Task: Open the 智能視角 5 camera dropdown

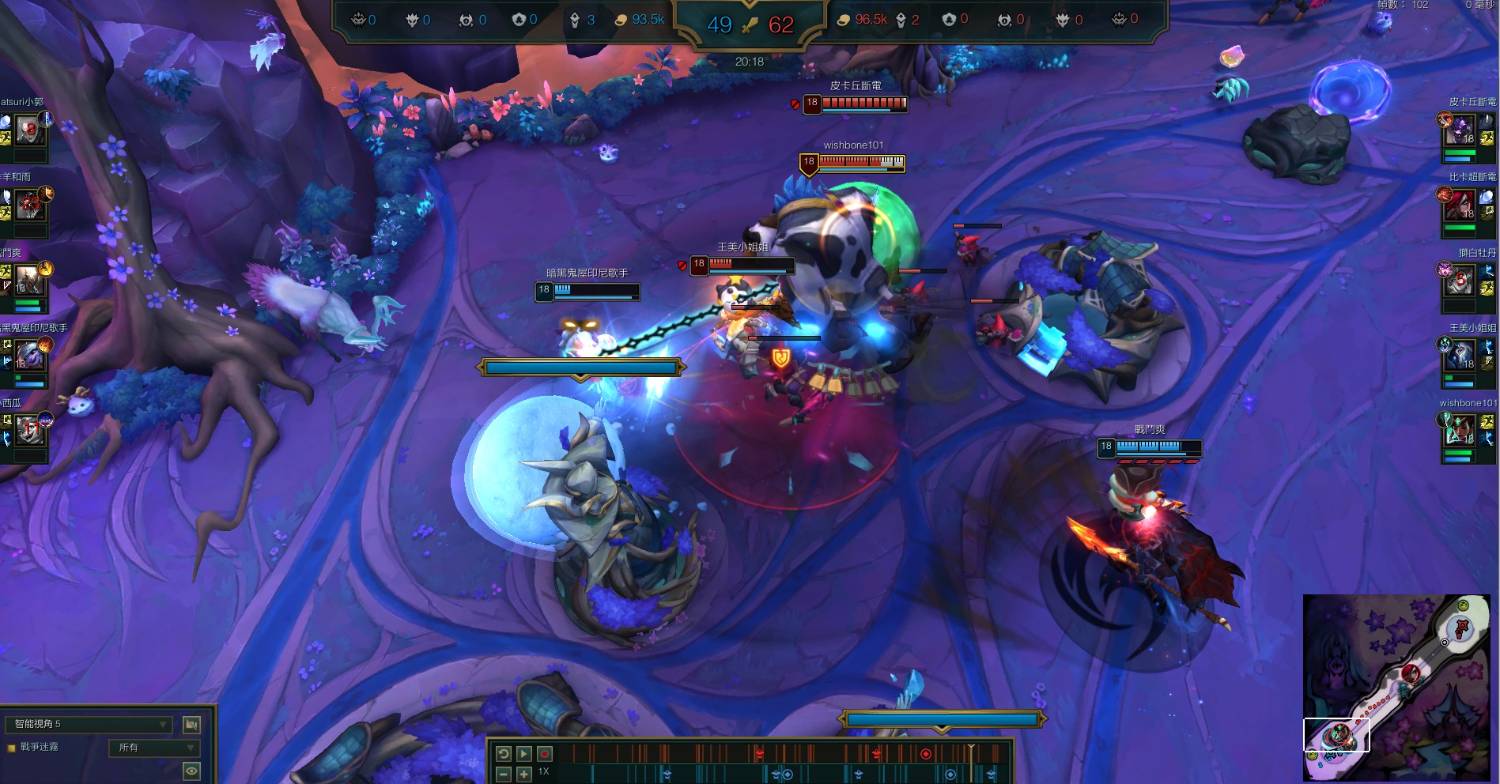Action: pyautogui.click(x=88, y=724)
